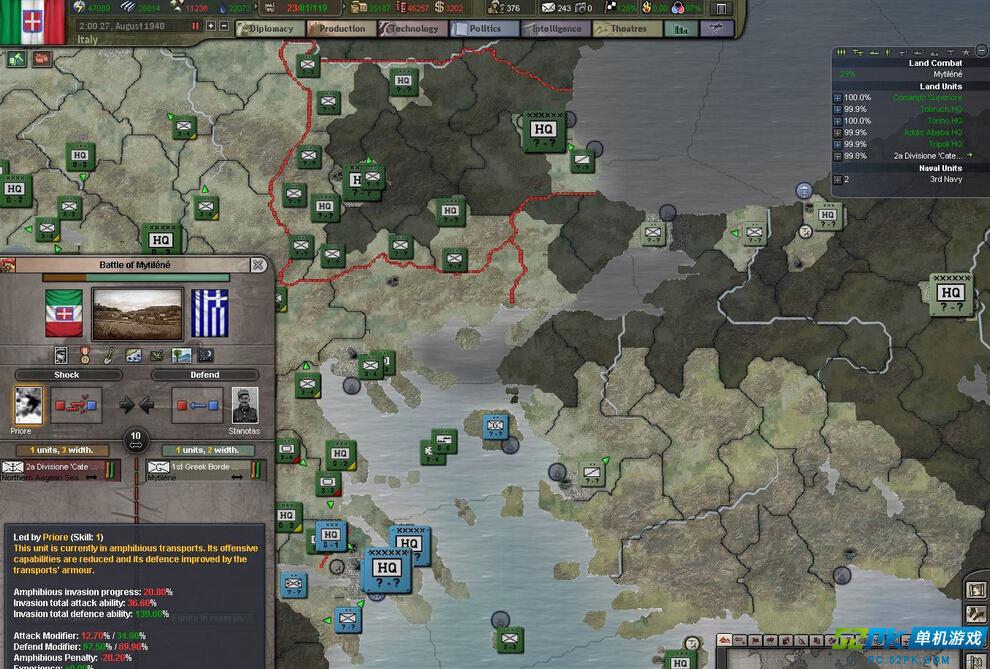The height and width of the screenshot is (669, 990).
Task: Select Tobruch HQ in the outliner
Action: coord(940,109)
